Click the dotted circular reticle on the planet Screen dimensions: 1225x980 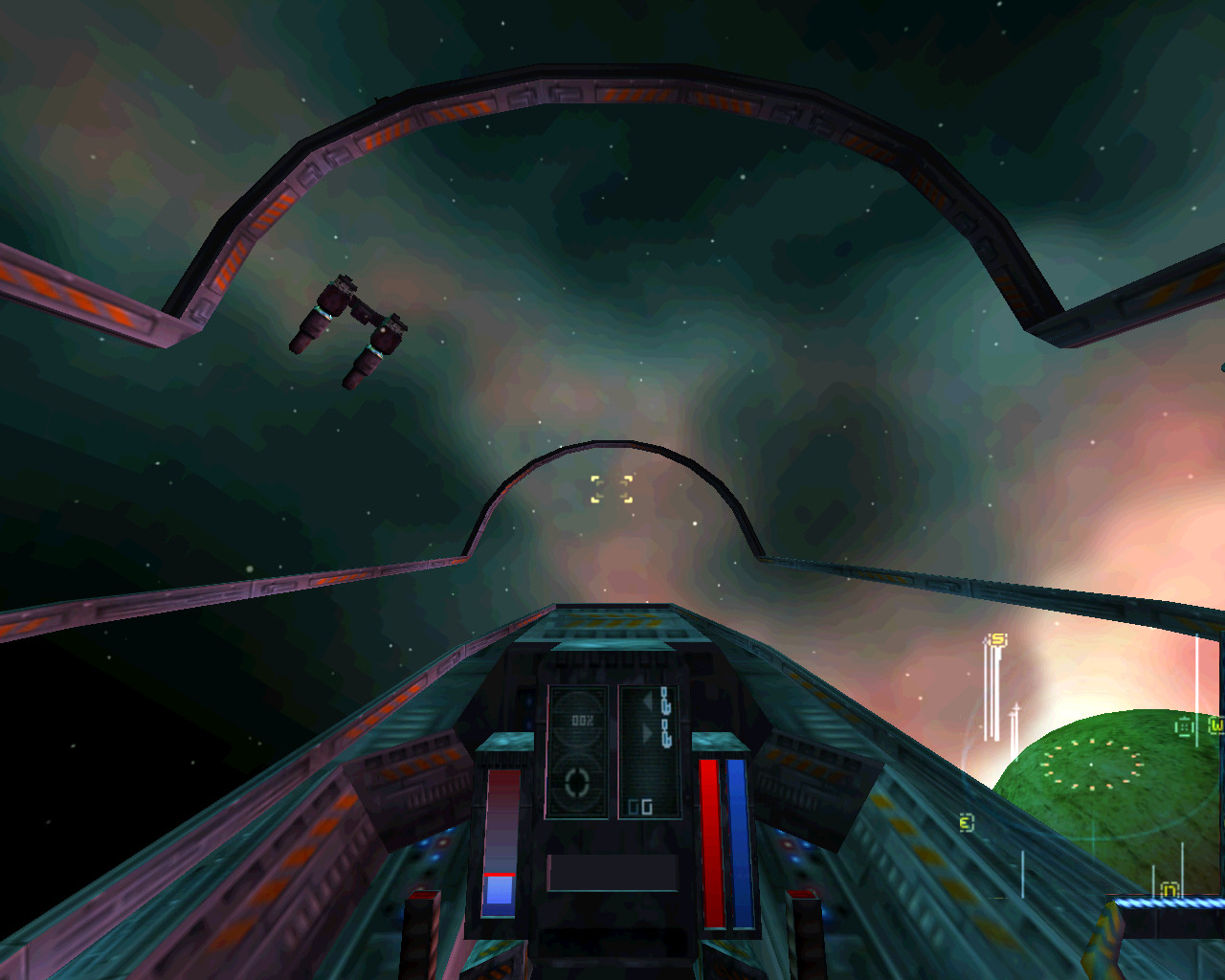[x=1092, y=765]
